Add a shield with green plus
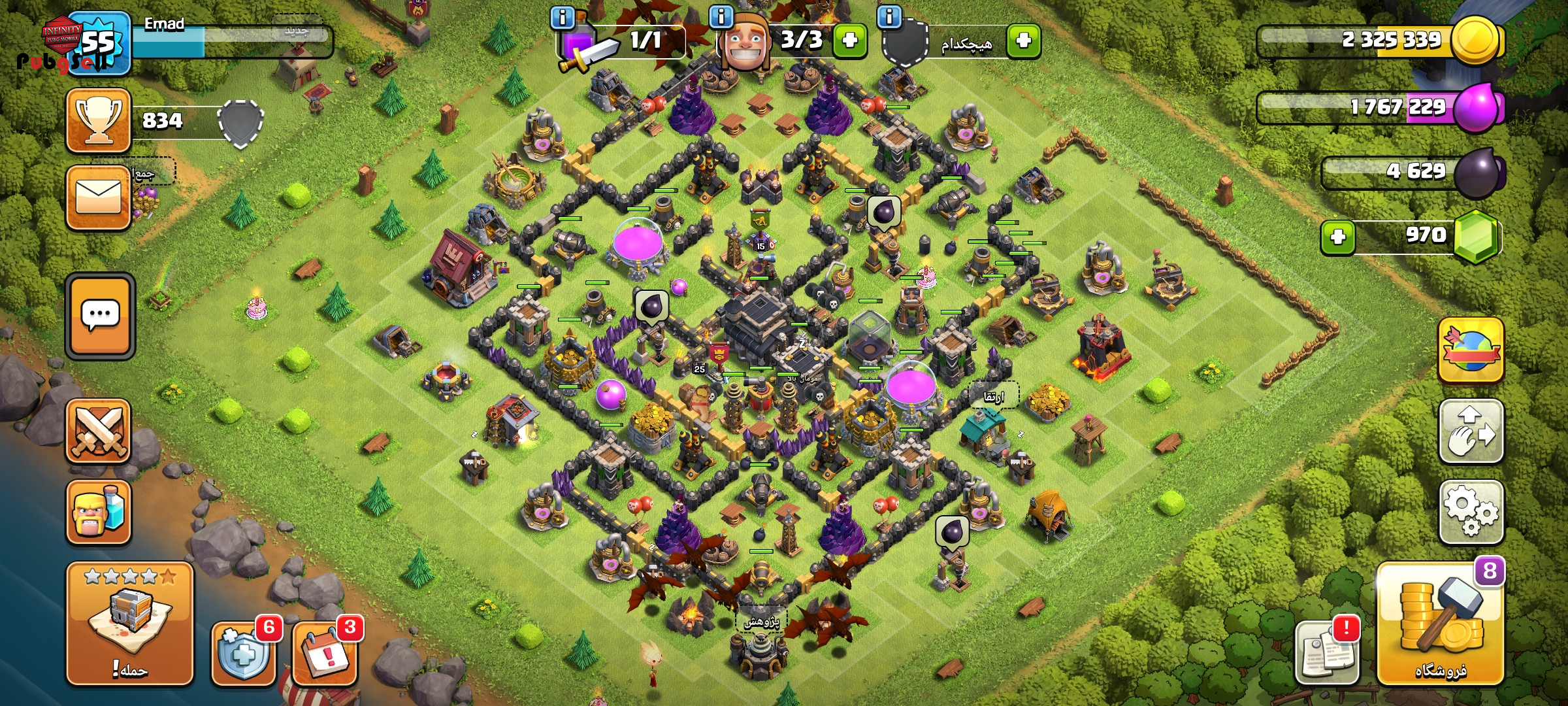The height and width of the screenshot is (706, 1568). pyautogui.click(x=1023, y=41)
